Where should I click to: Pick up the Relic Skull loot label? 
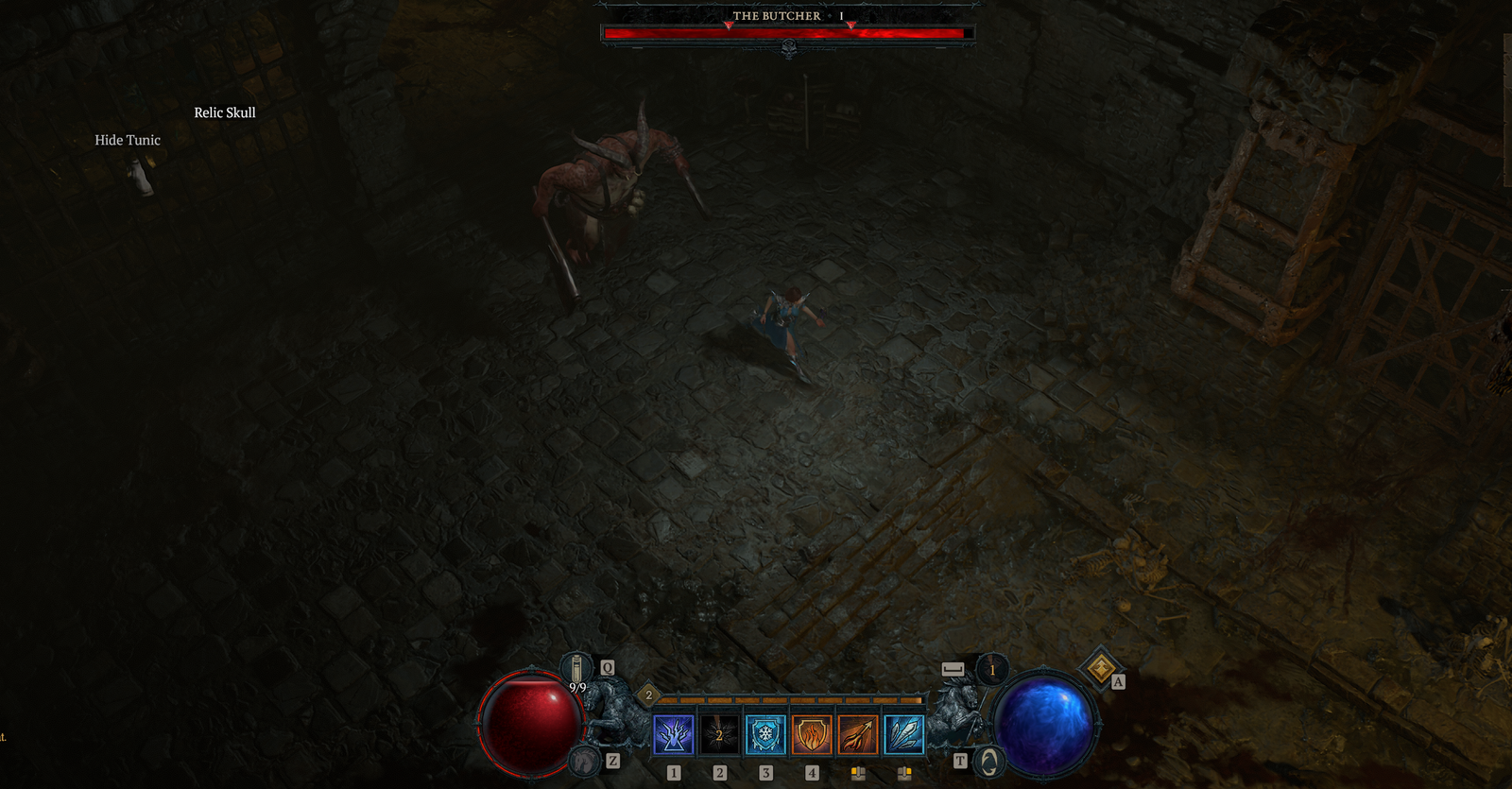tap(225, 112)
